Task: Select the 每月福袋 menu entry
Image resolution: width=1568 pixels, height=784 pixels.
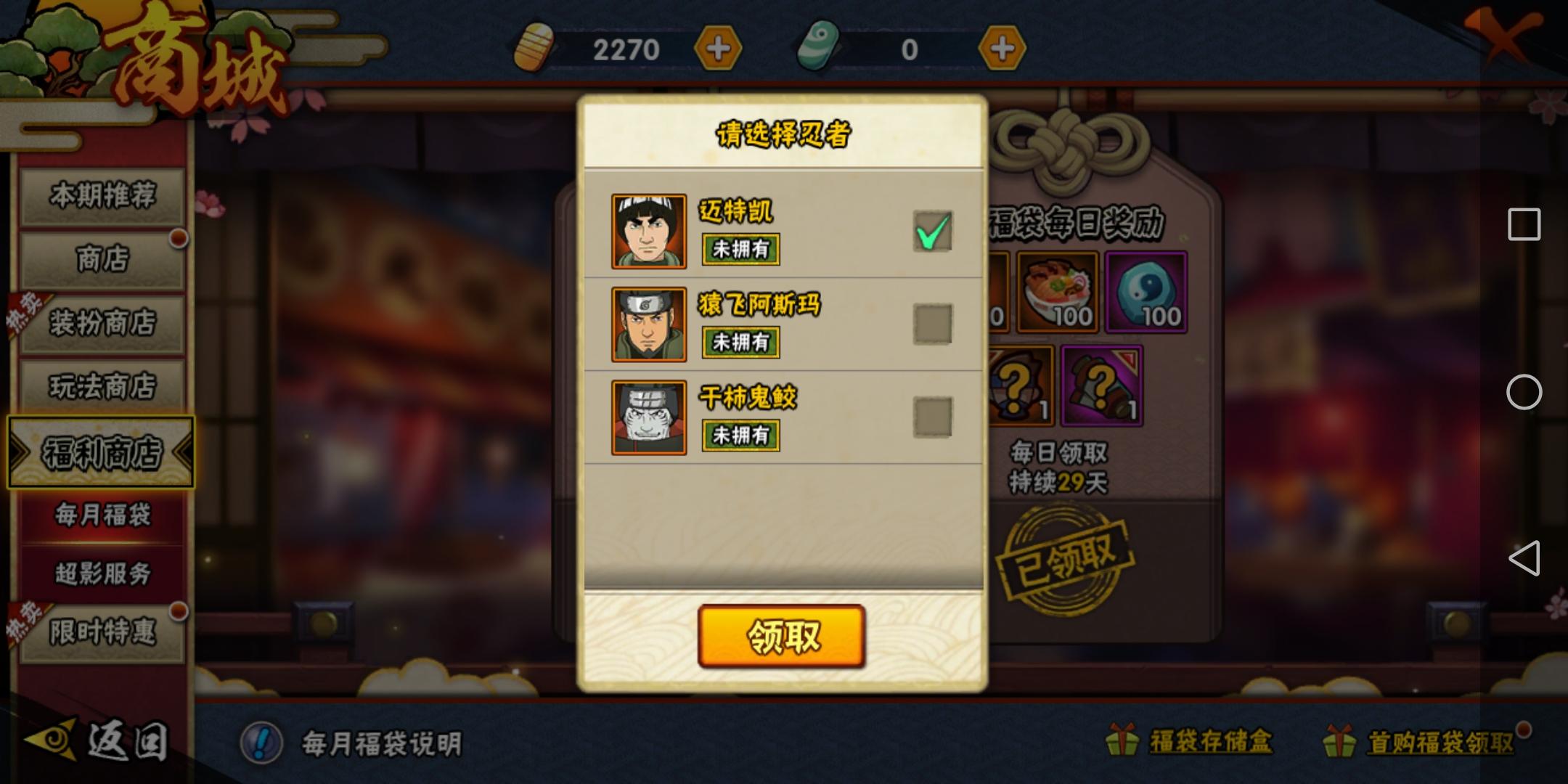Action: pyautogui.click(x=102, y=515)
